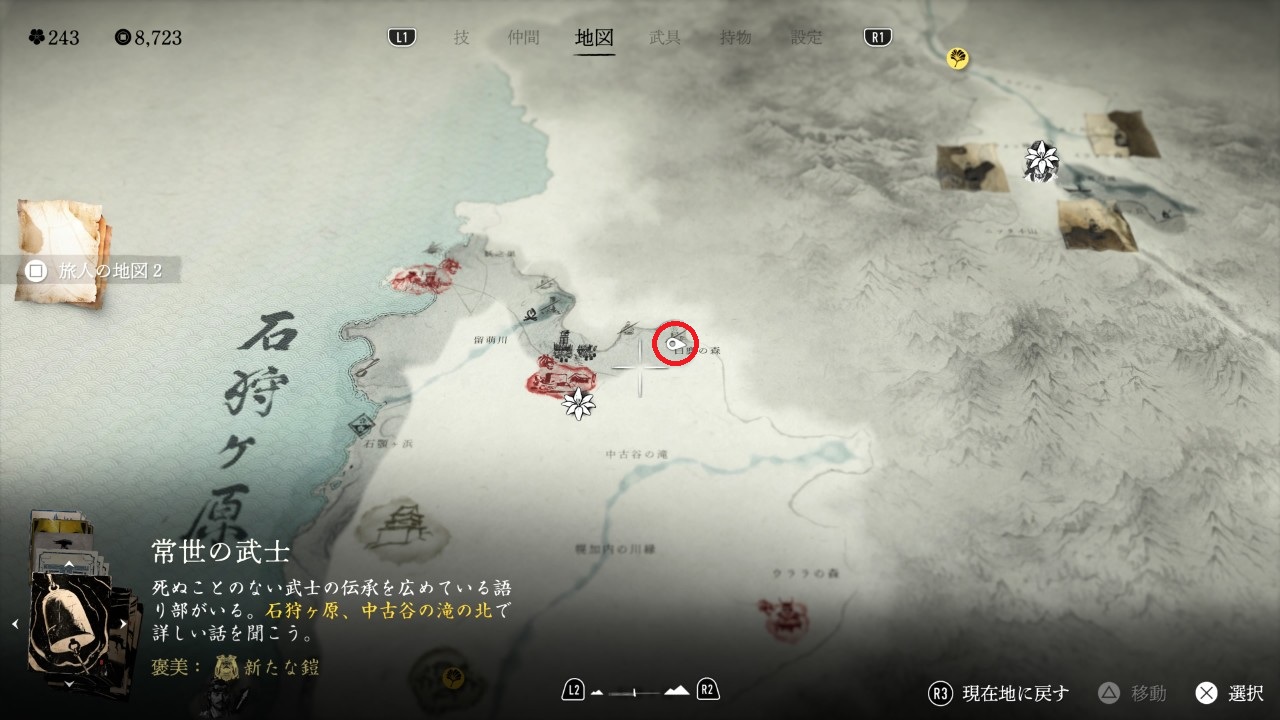Switch to the 技 tab
This screenshot has width=1280, height=720.
click(x=461, y=38)
